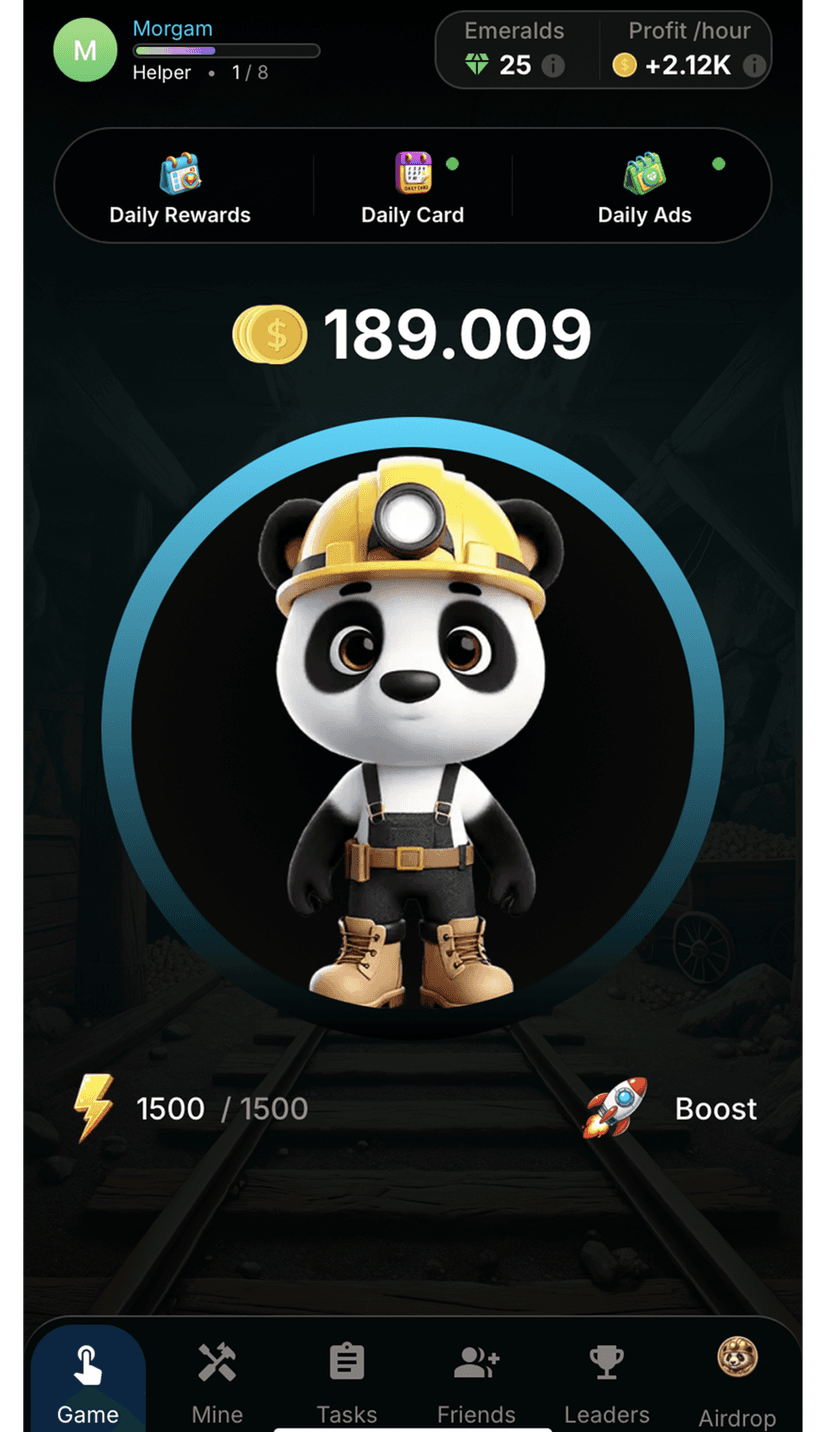Go to the Airdrop tab

point(737,1383)
